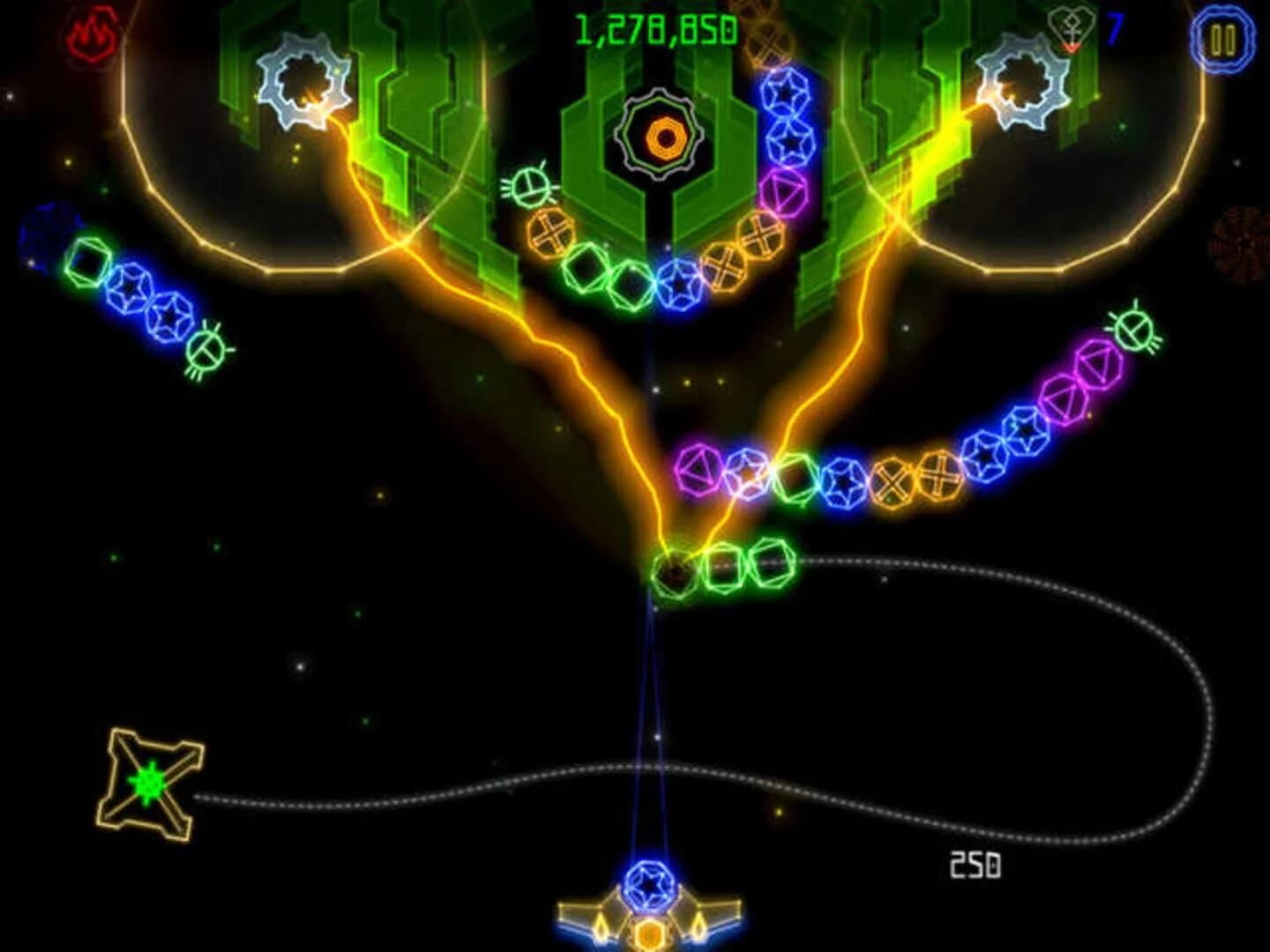Click the yellow hexagon reserve orb on the ship
The width and height of the screenshot is (1270, 952).
tap(650, 934)
